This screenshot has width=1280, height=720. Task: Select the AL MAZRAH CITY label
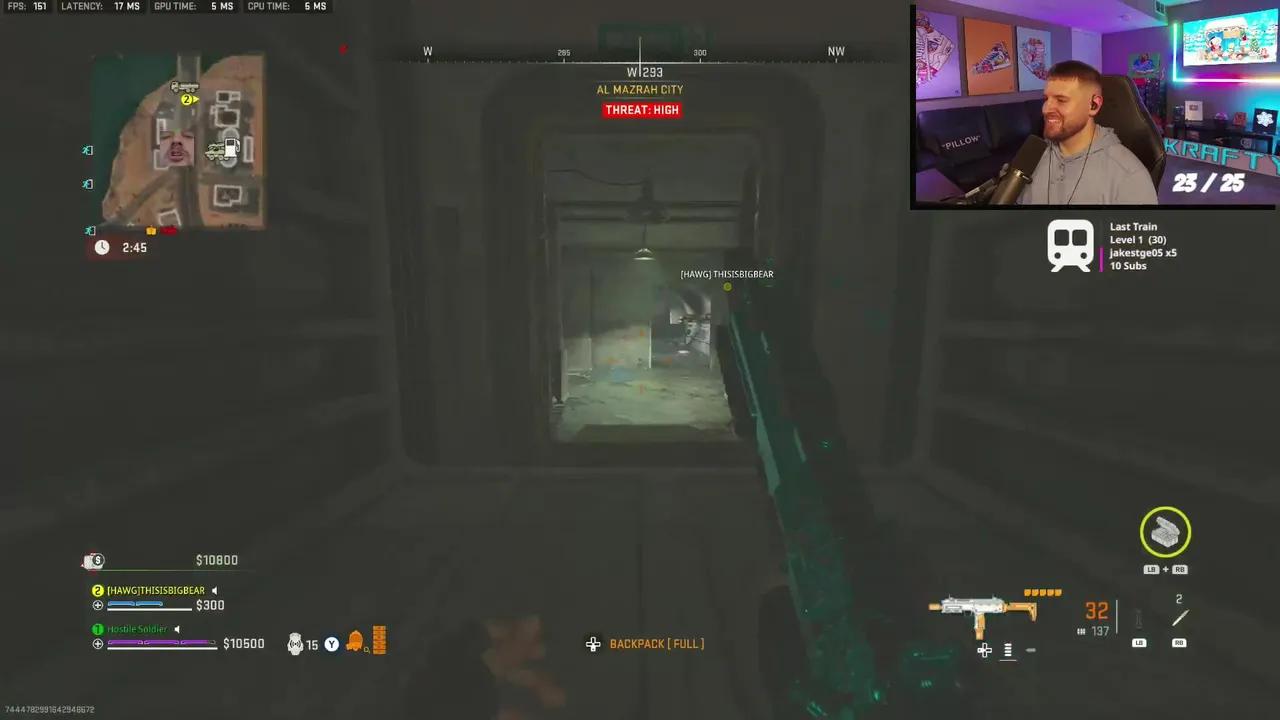640,89
